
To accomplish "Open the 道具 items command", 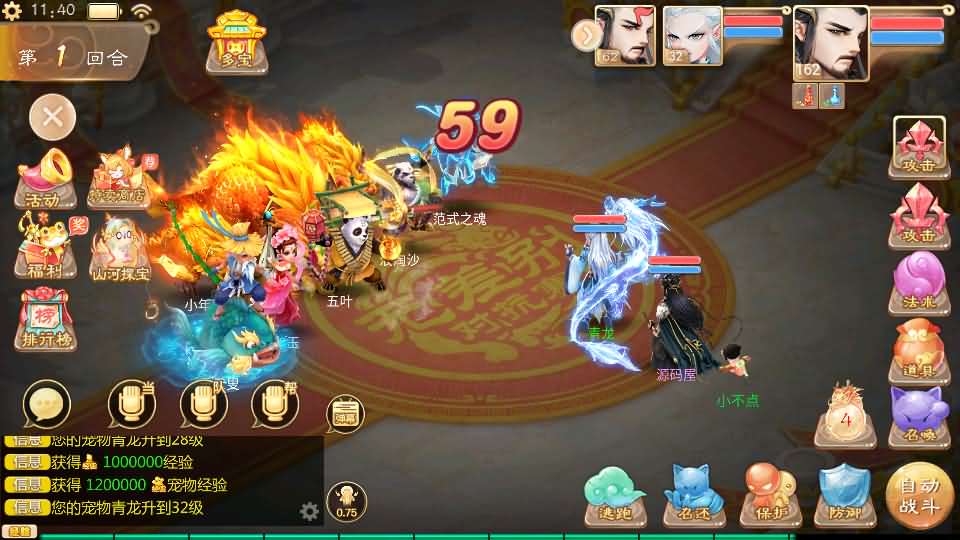I will (x=919, y=349).
